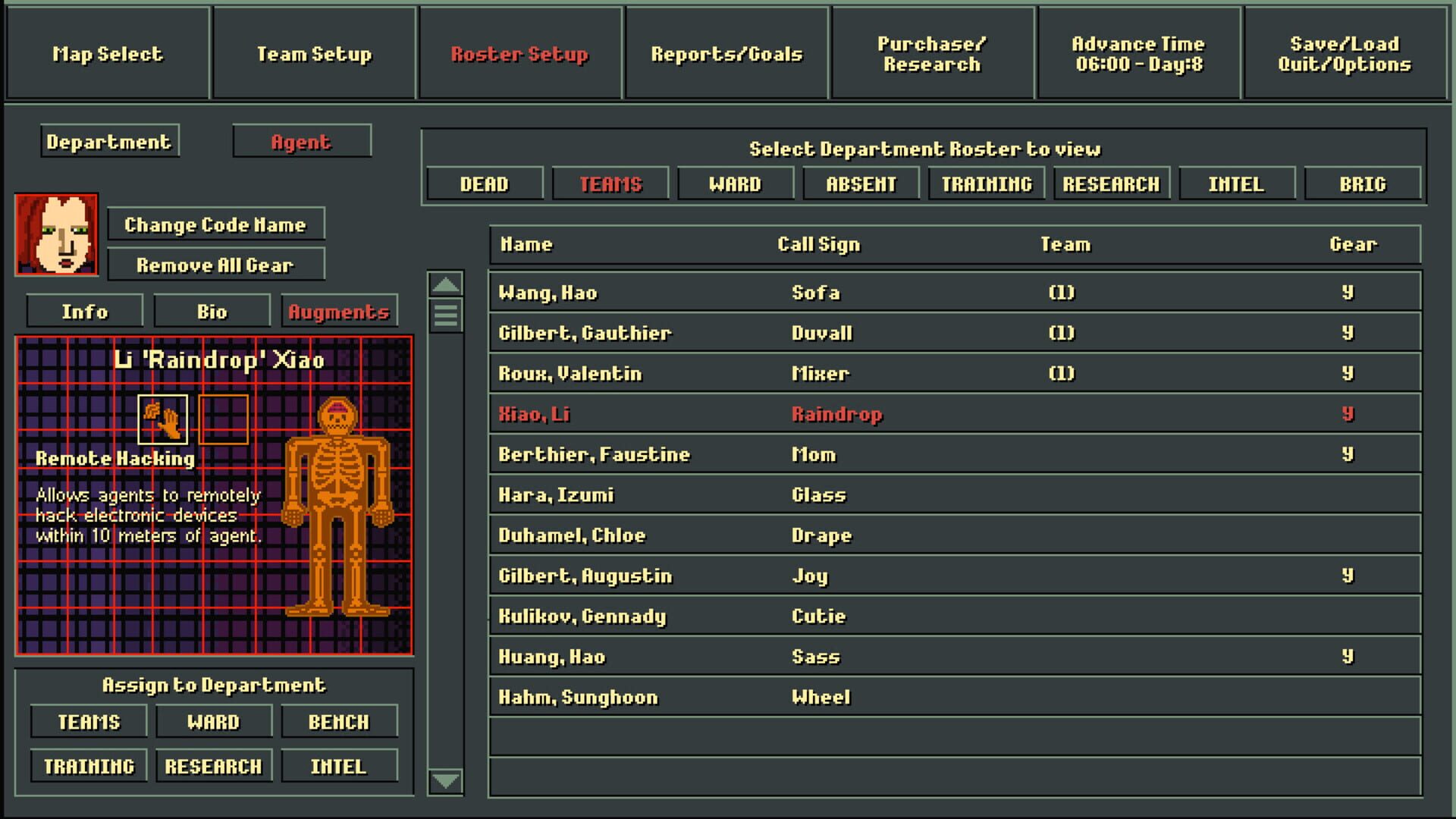Click Change Code Name
The image size is (1456, 819).
point(216,224)
